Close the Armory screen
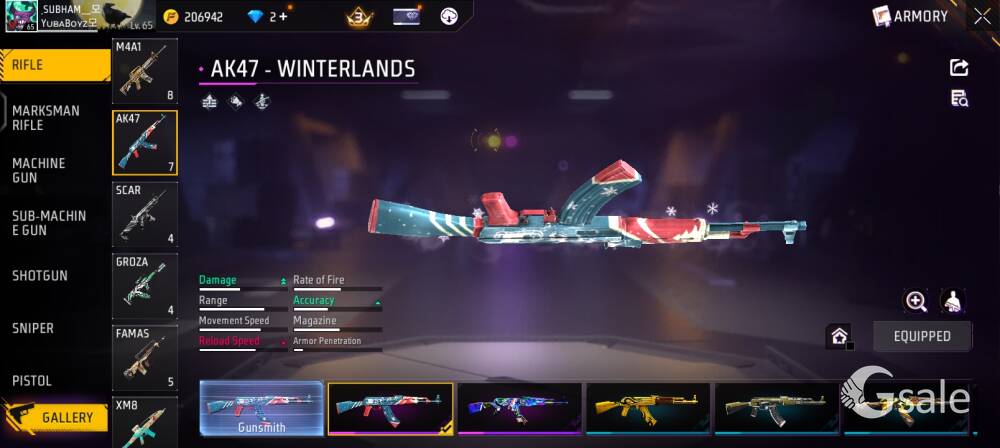The height and width of the screenshot is (448, 1000). [x=982, y=16]
